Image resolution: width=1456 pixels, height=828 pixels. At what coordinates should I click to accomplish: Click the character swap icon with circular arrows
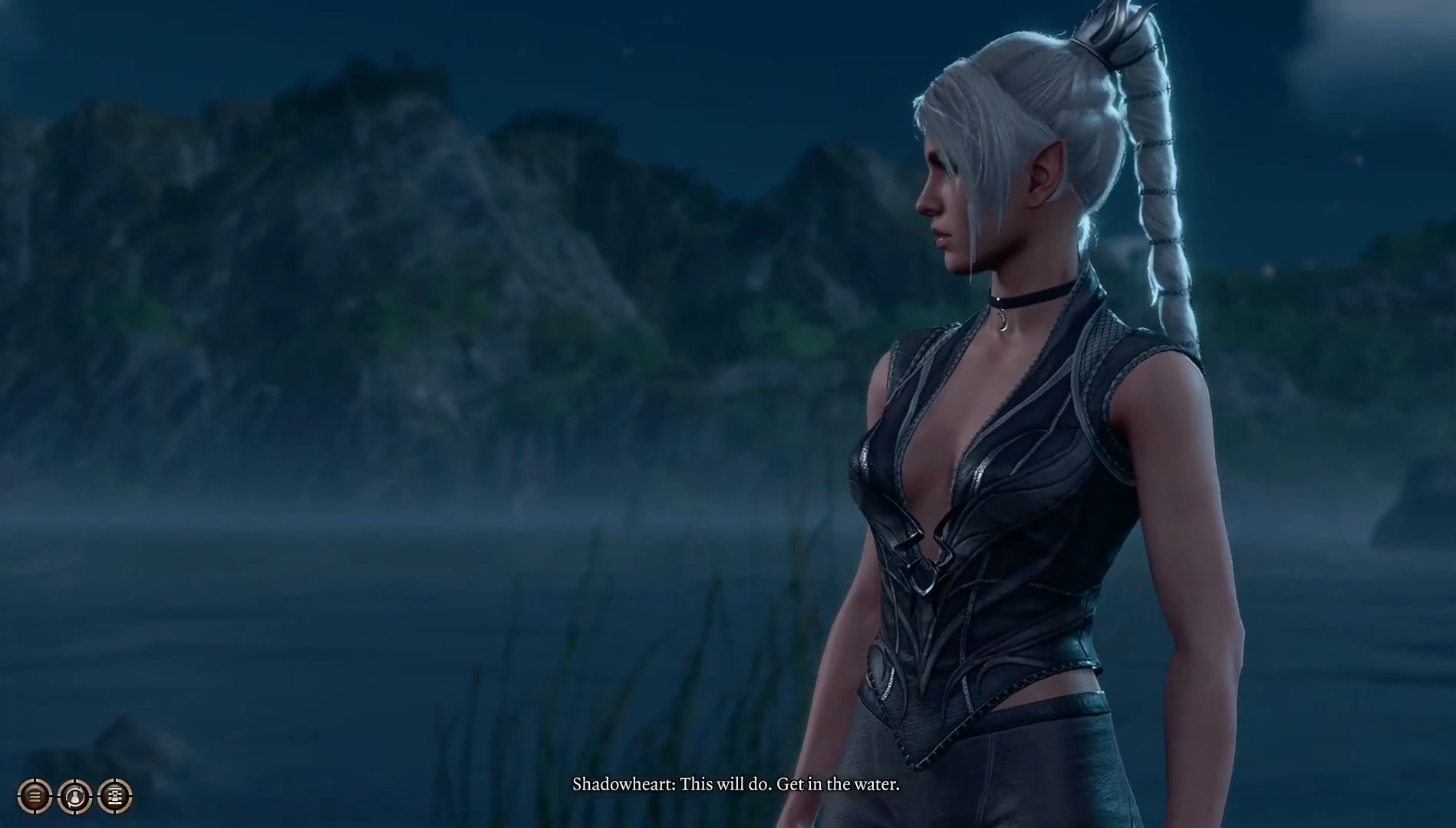(x=75, y=797)
